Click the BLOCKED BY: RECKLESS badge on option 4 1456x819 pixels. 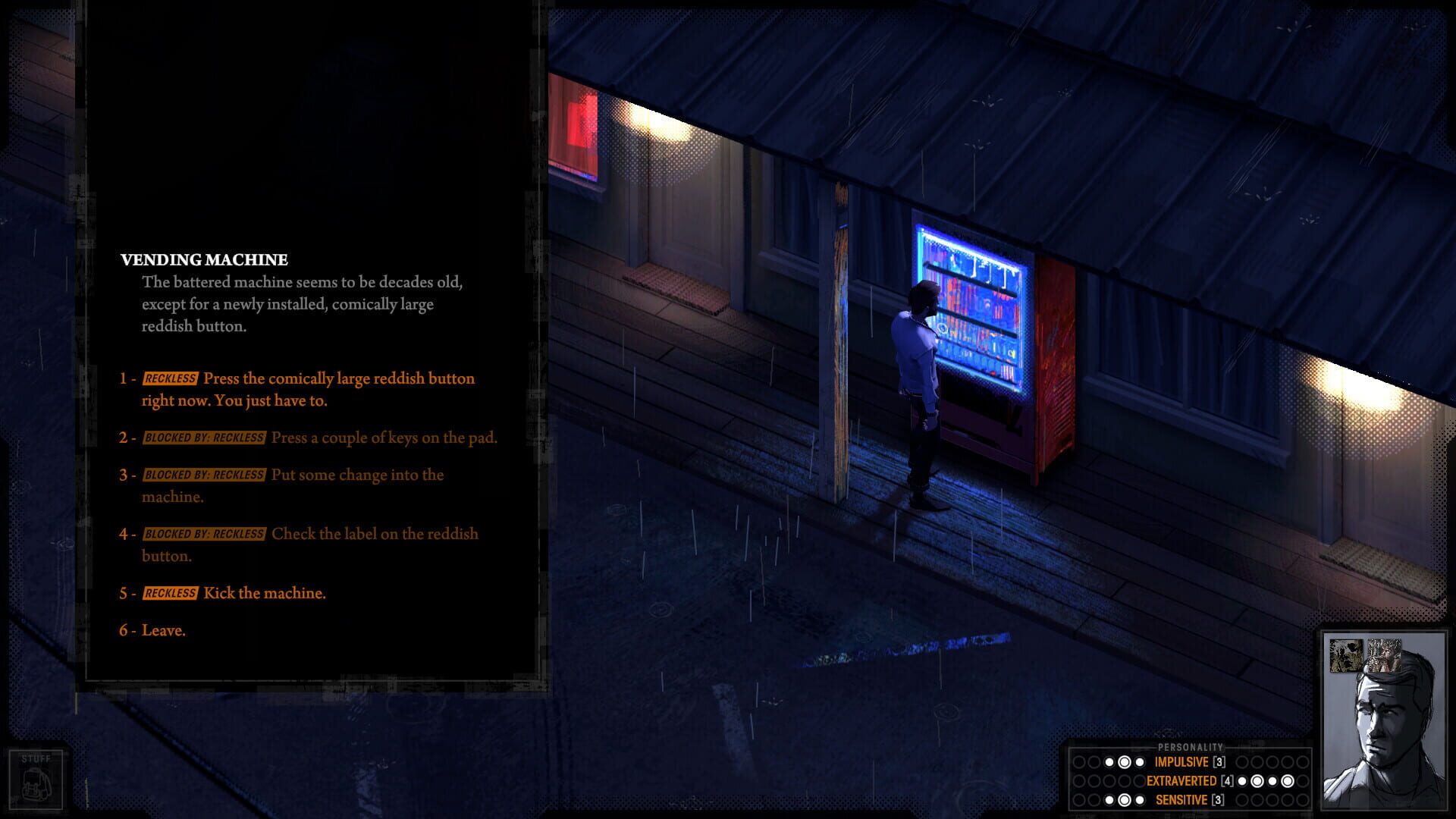203,534
